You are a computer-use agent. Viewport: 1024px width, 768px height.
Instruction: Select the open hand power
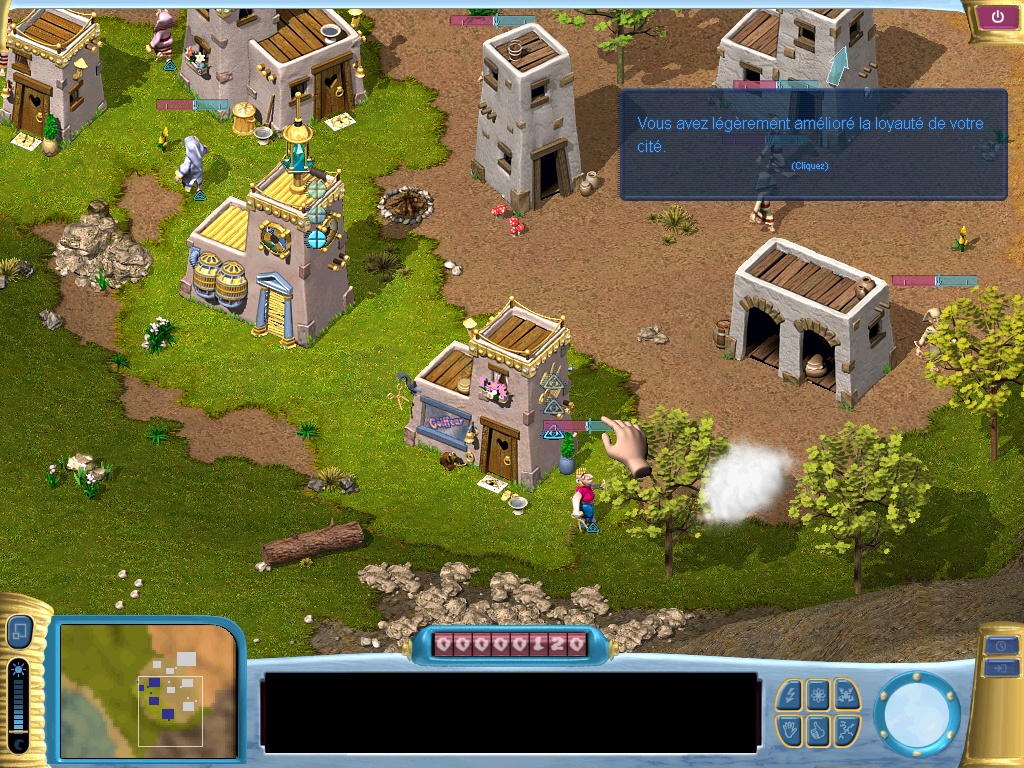pos(790,729)
